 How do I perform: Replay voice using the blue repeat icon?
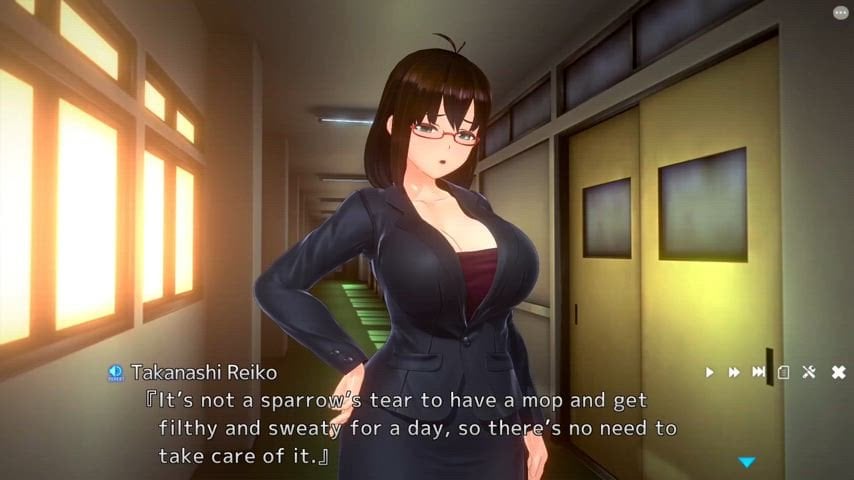point(115,373)
